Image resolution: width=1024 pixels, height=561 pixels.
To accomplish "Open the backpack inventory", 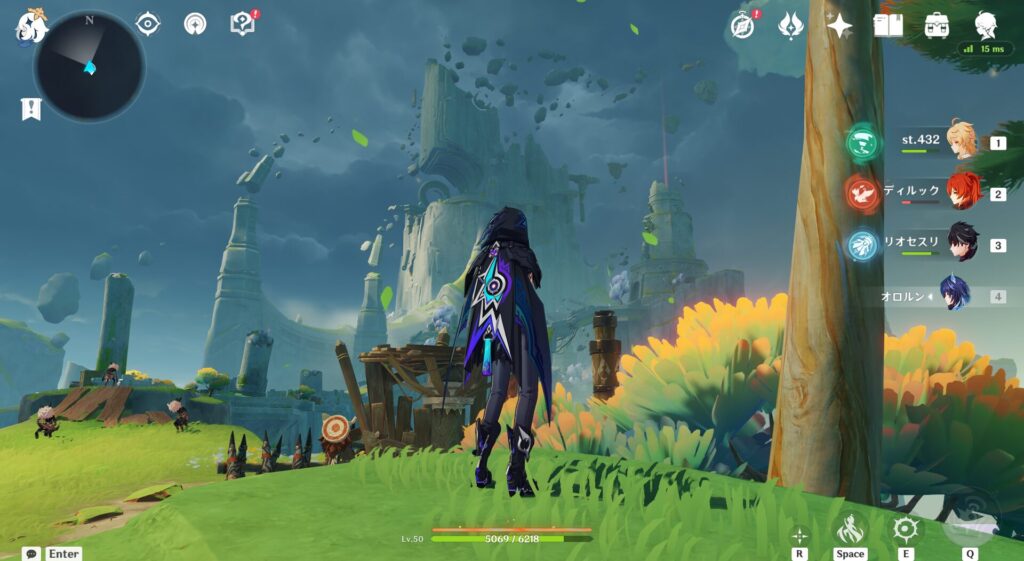I will (937, 26).
